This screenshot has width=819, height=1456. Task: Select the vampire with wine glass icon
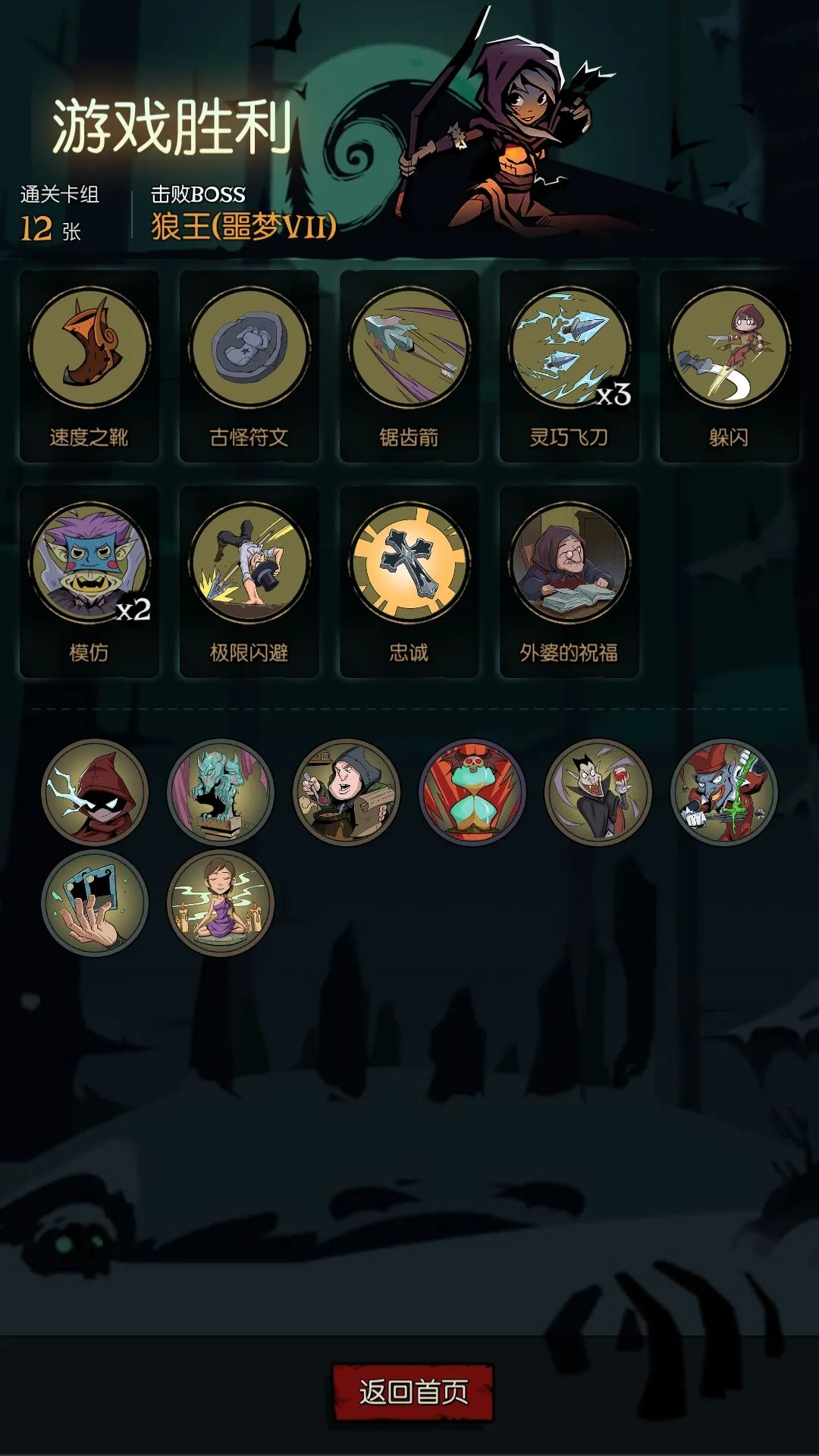pyautogui.click(x=598, y=792)
